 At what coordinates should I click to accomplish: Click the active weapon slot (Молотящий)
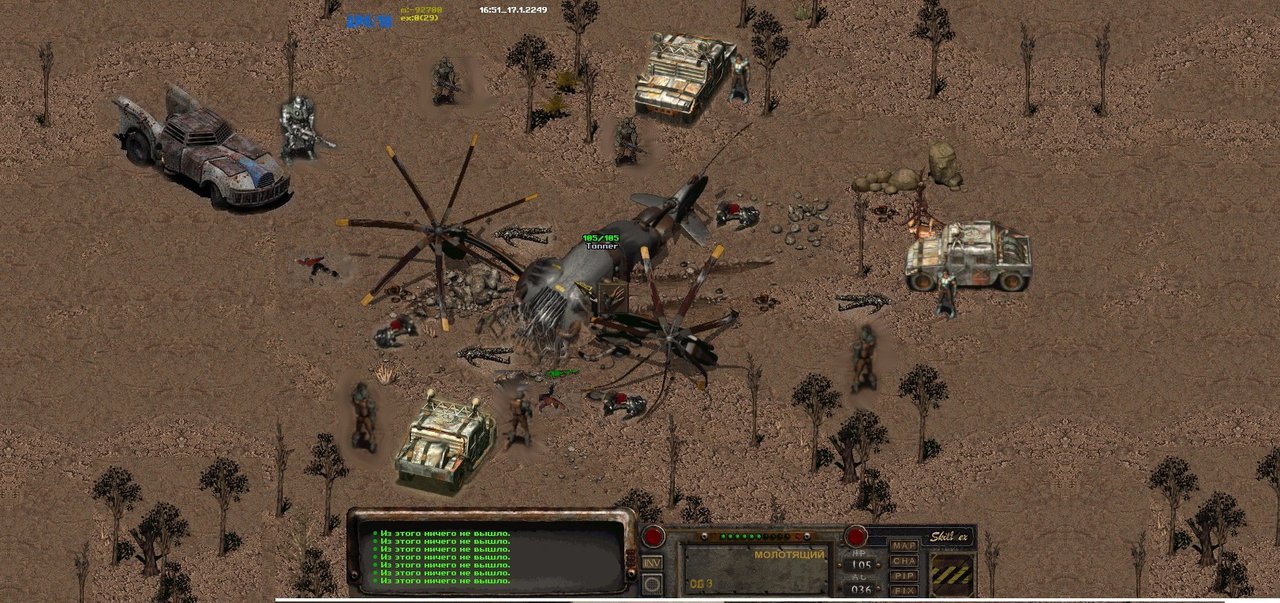755,568
